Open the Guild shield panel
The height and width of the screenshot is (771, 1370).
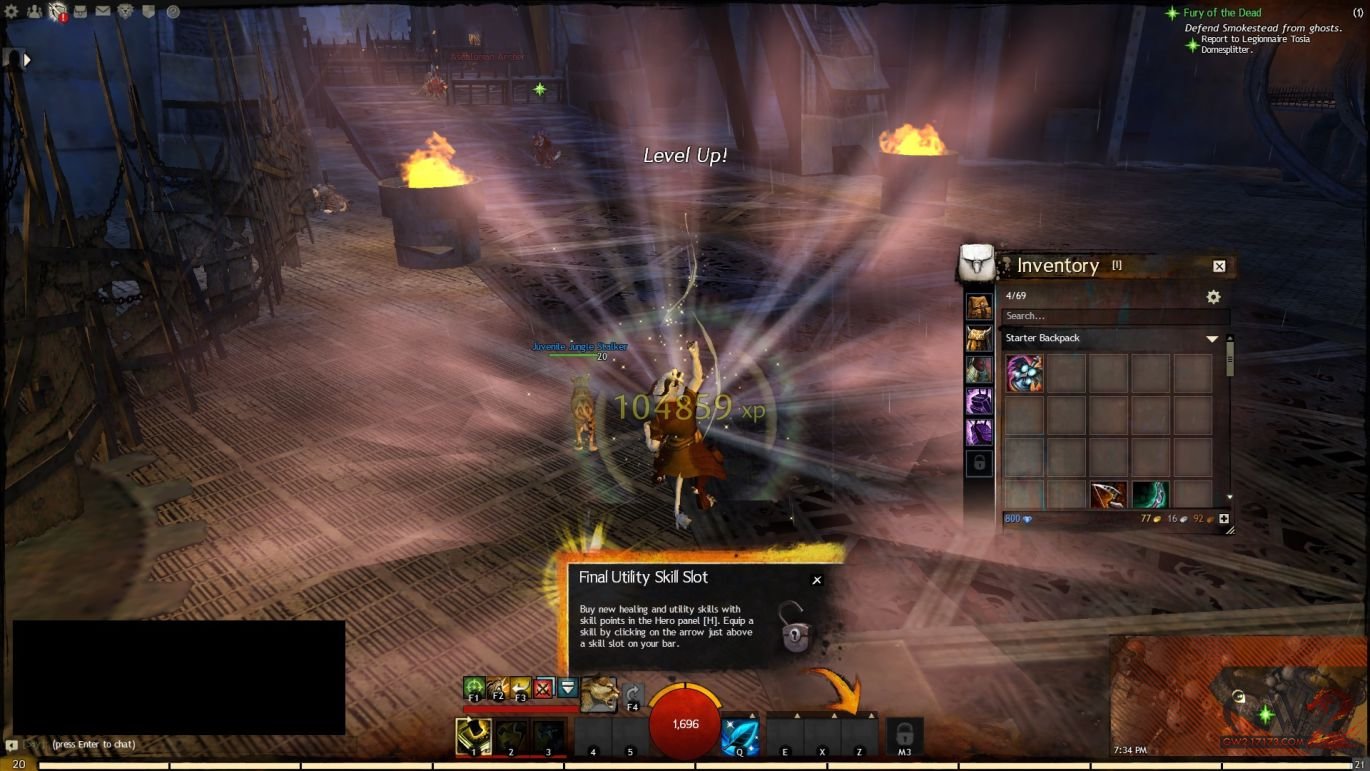(149, 12)
